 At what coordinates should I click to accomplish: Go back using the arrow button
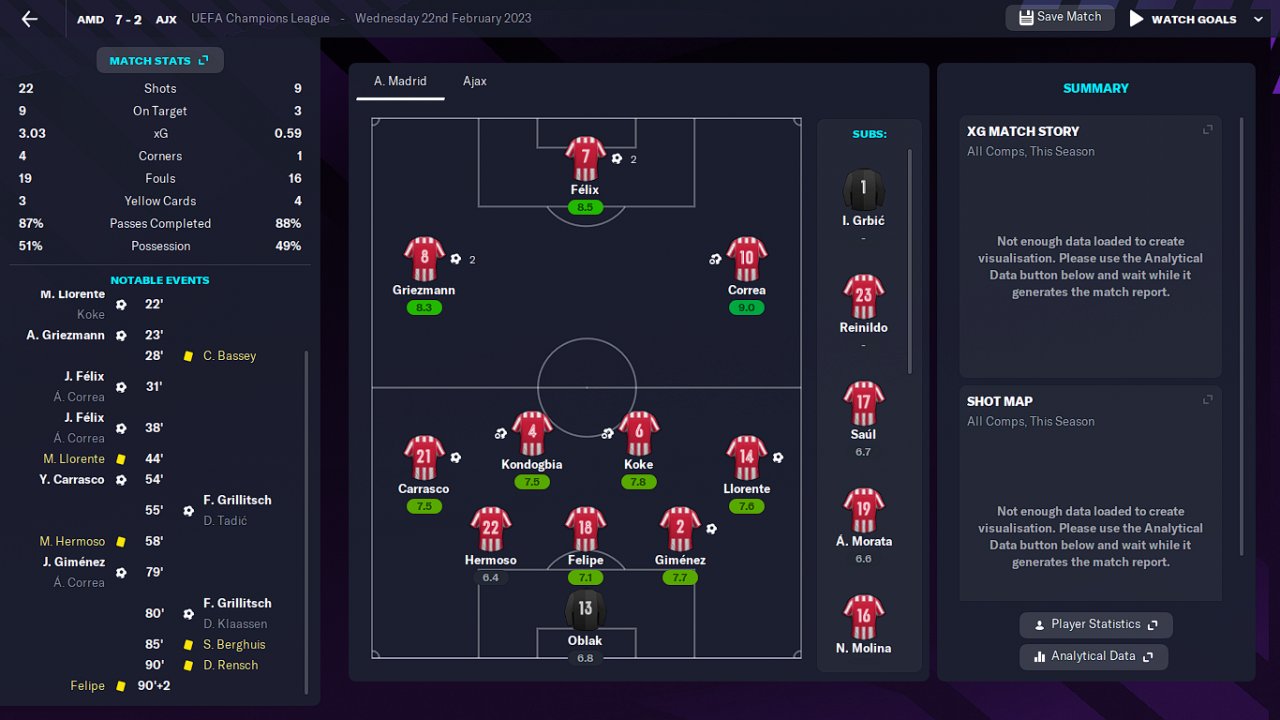click(x=29, y=19)
